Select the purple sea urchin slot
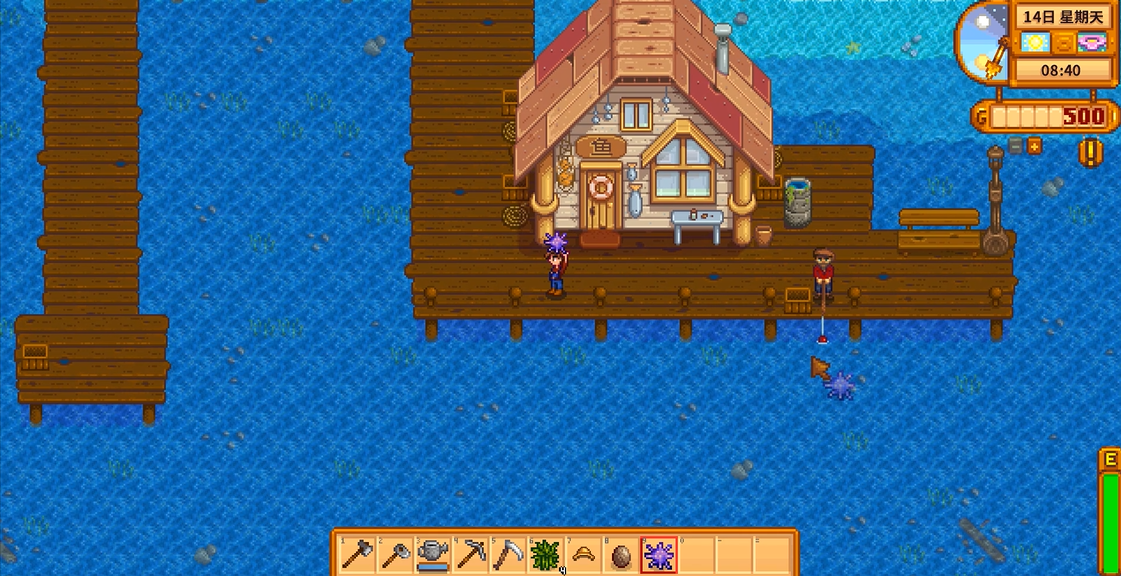This screenshot has height=576, width=1121. click(659, 554)
